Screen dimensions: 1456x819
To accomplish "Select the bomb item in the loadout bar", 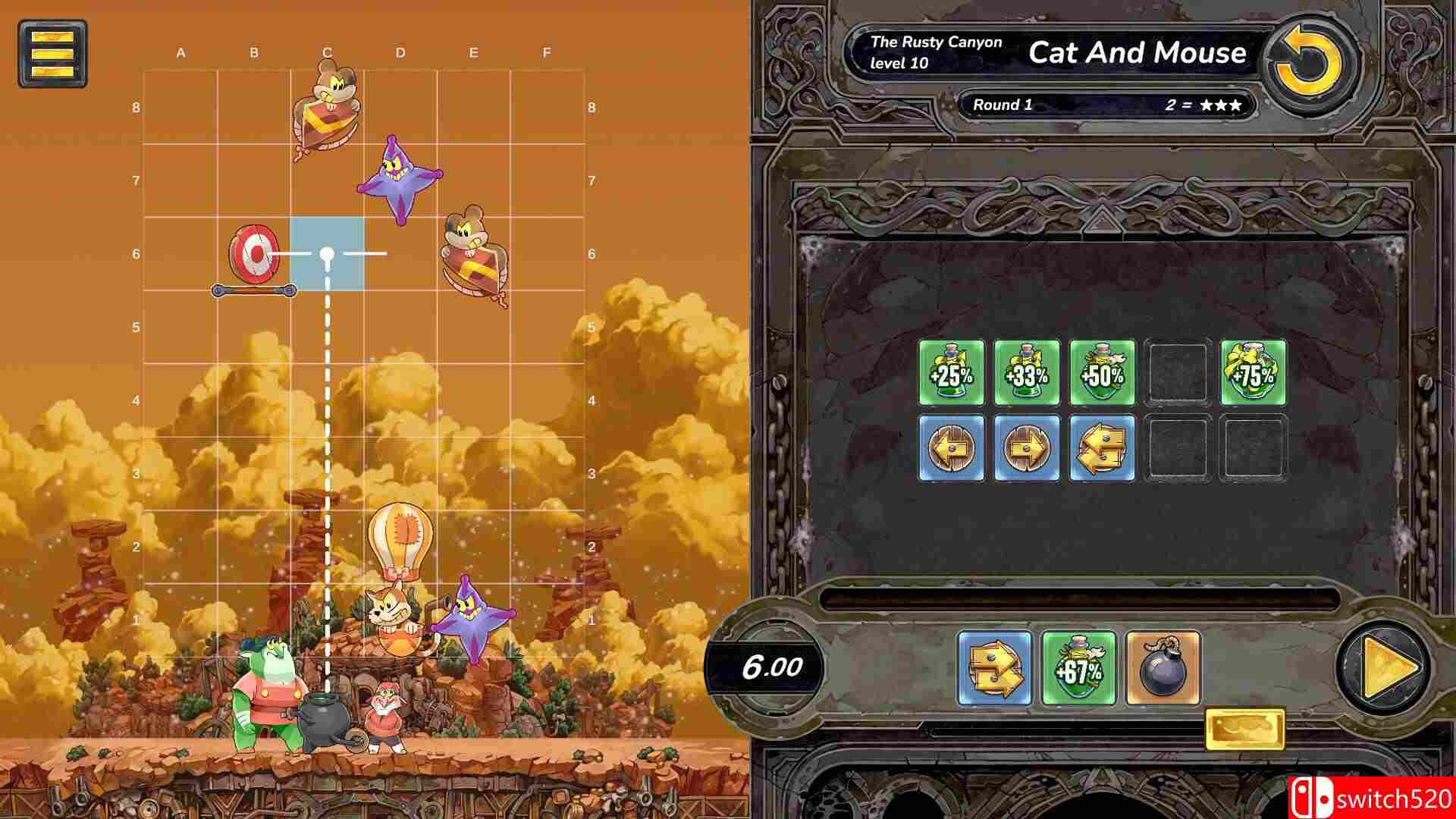I will [x=1165, y=668].
